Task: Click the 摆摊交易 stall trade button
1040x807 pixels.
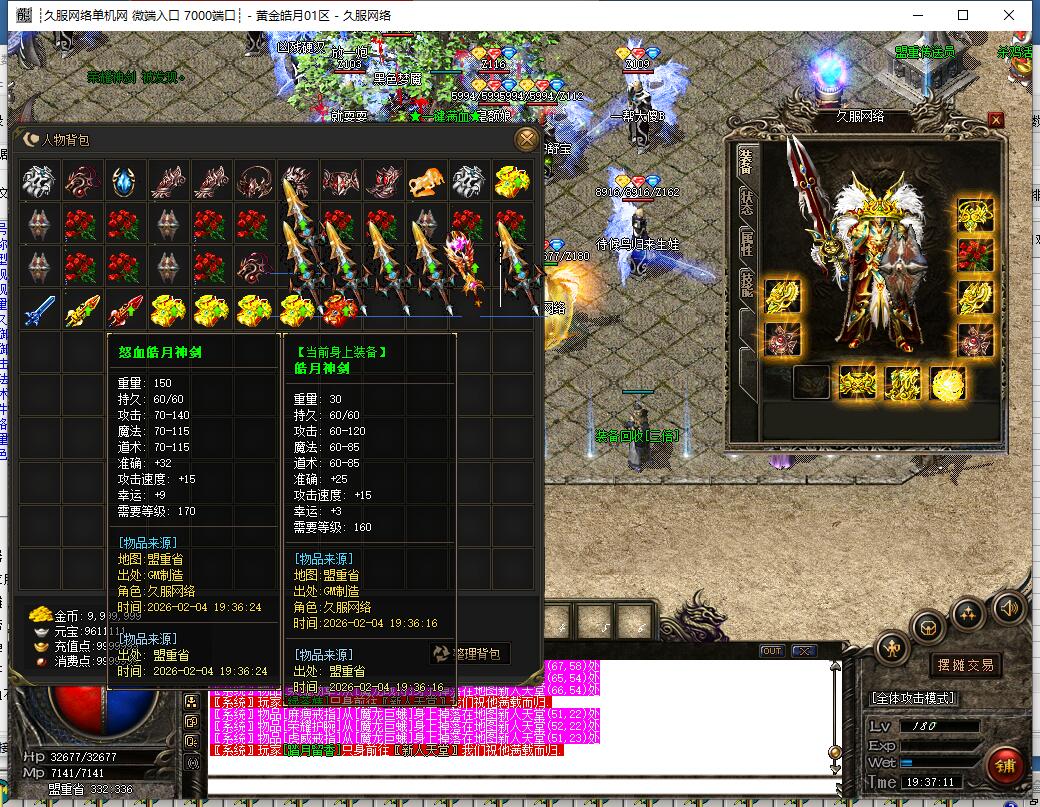Action: 965,665
